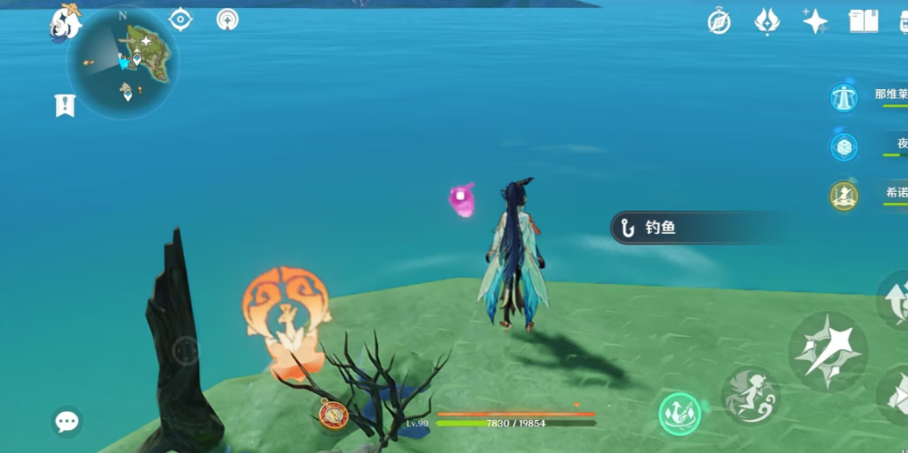This screenshot has height=453, width=910.
Task: Open the chat speech bubble
Action: [67, 422]
